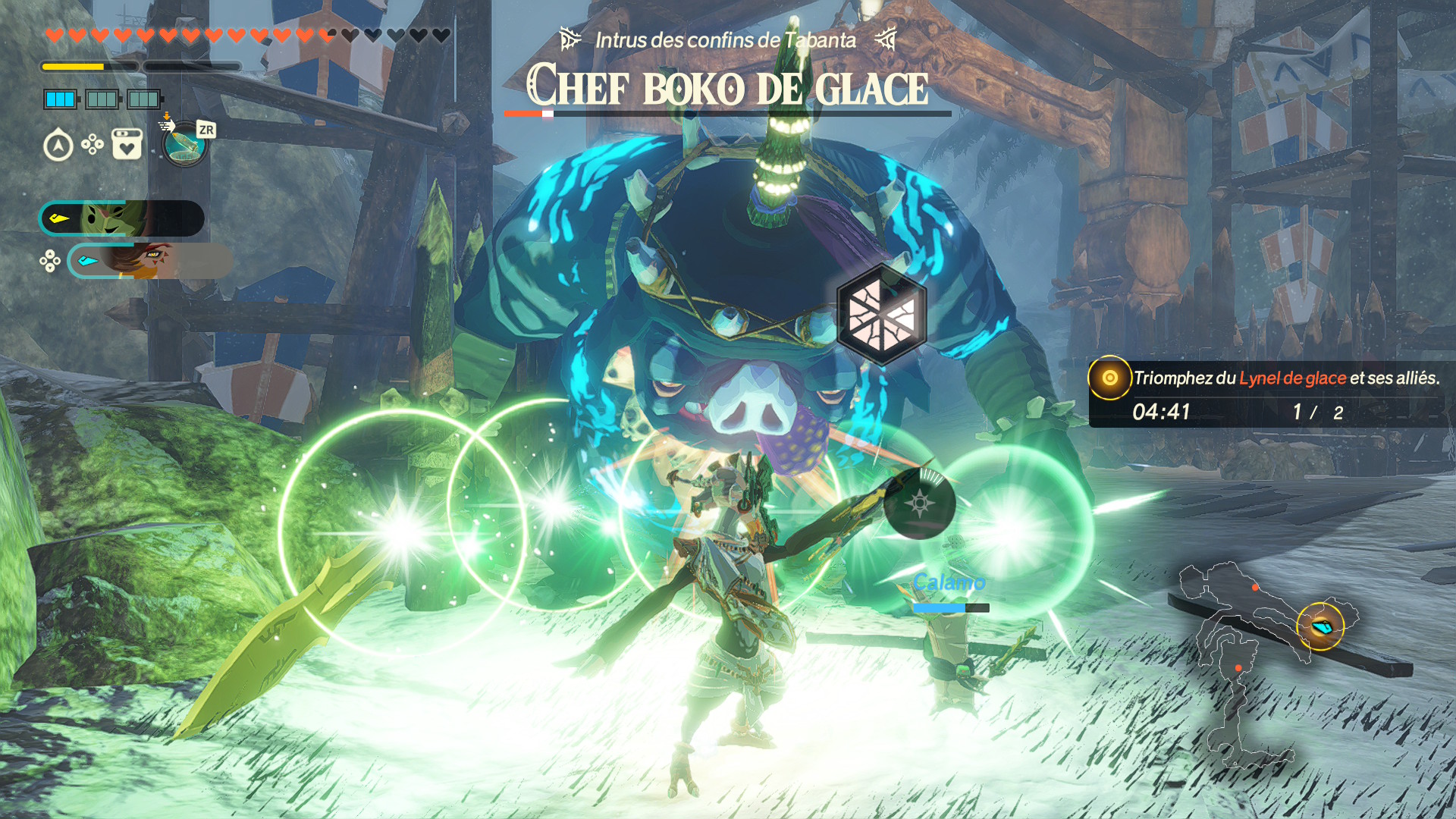1456x819 pixels.
Task: Click the round dark special attack icon
Action: click(919, 504)
